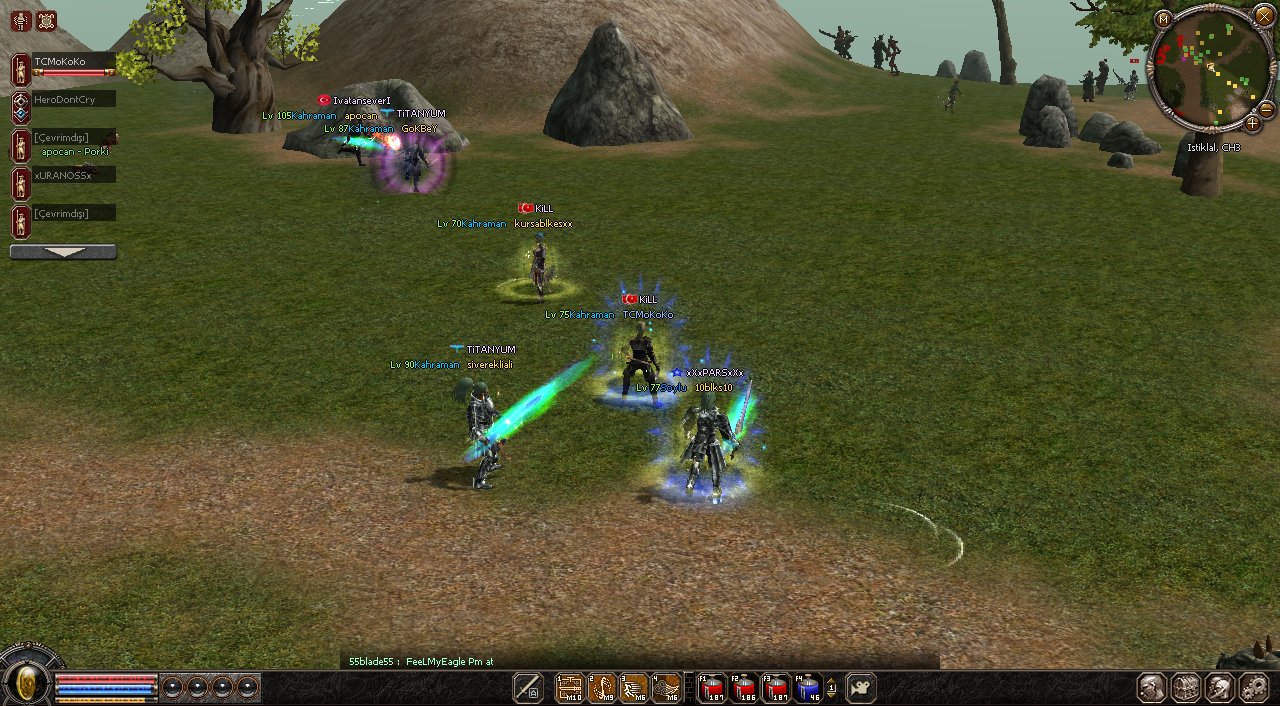Viewport: 1280px width, 706px height.
Task: Close the minimap with the X button
Action: coord(1264,17)
